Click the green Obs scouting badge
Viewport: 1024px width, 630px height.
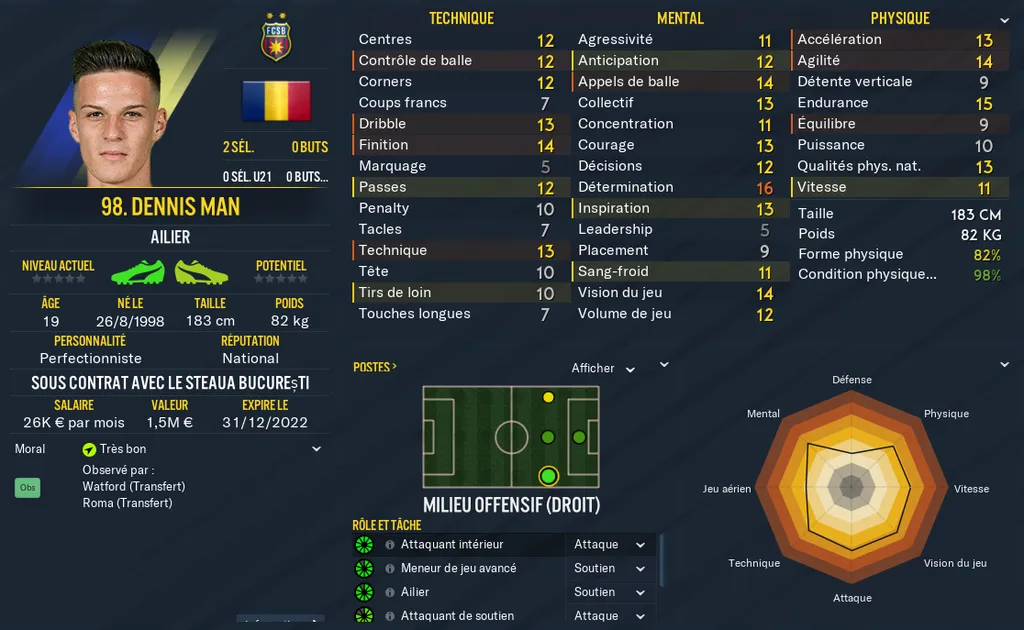point(27,488)
